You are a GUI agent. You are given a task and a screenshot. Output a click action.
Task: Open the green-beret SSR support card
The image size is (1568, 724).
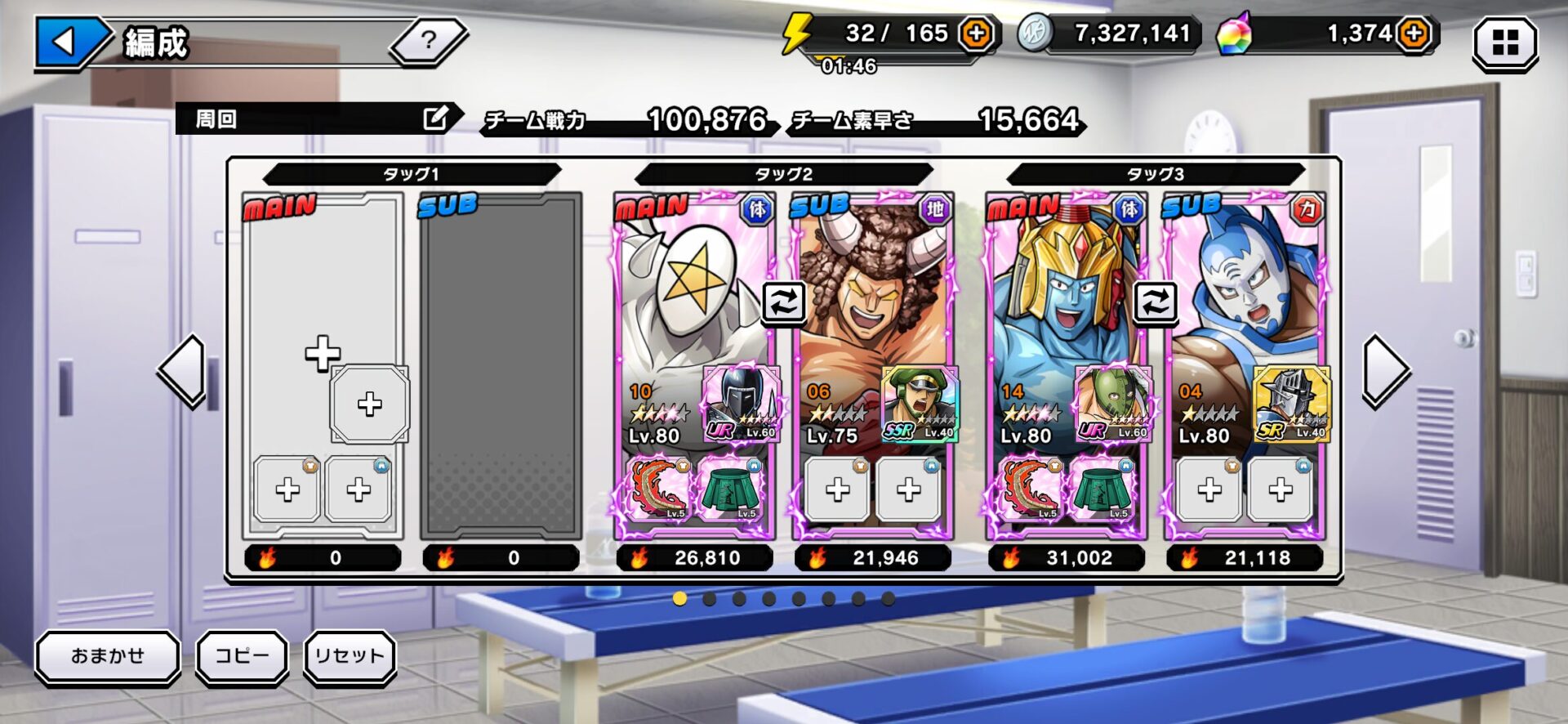pos(920,404)
